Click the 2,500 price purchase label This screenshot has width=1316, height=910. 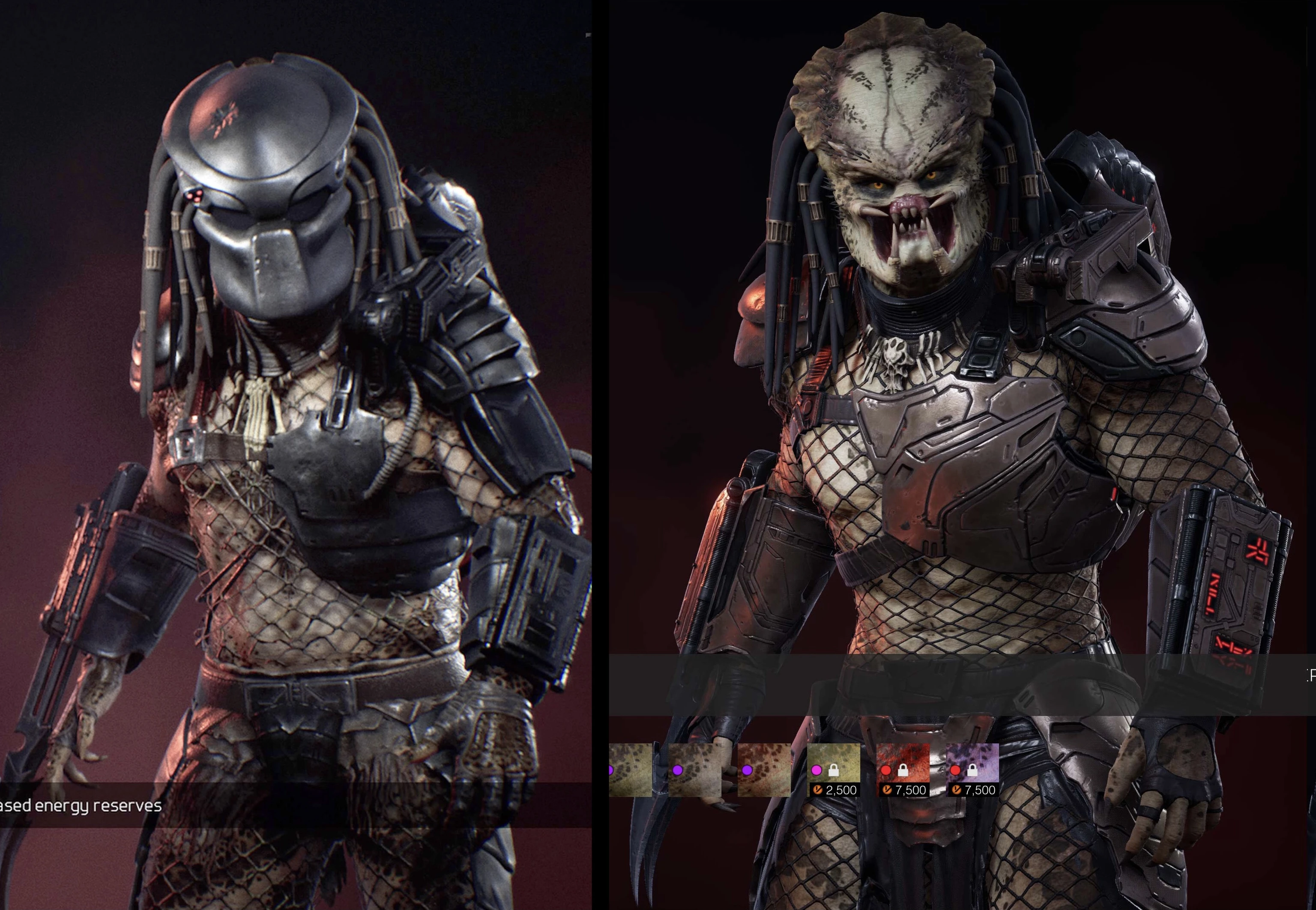(838, 791)
